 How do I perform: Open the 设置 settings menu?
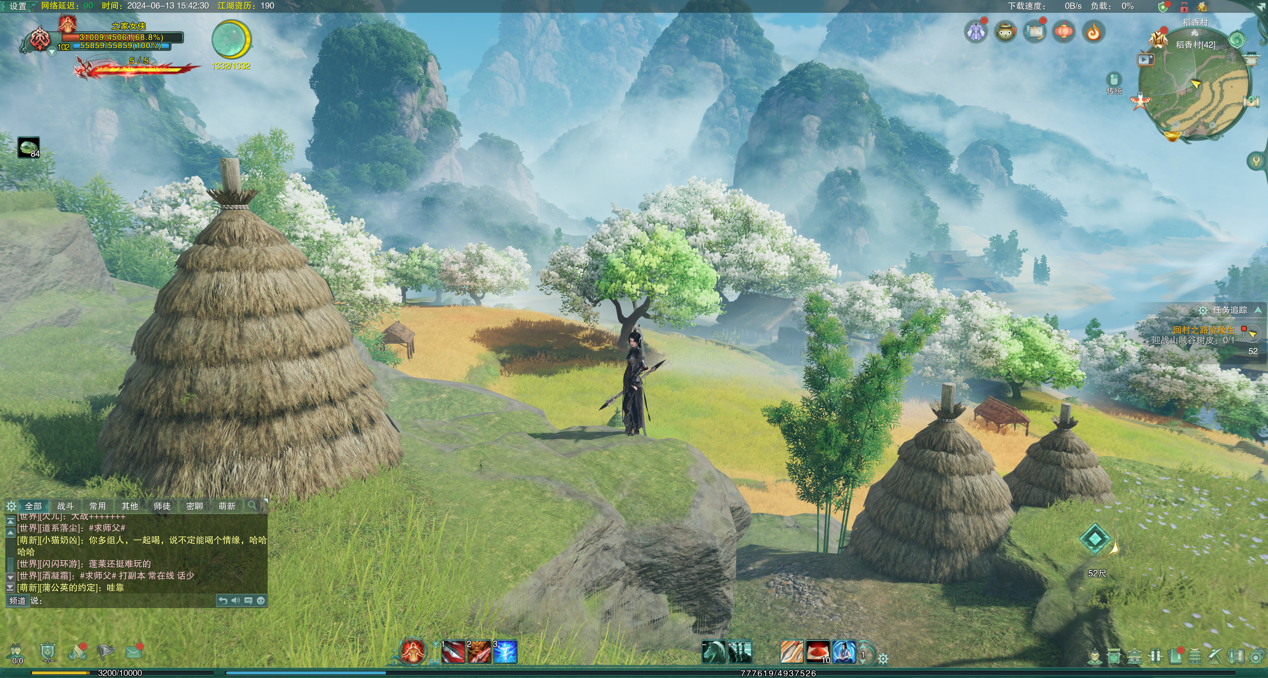(18, 6)
